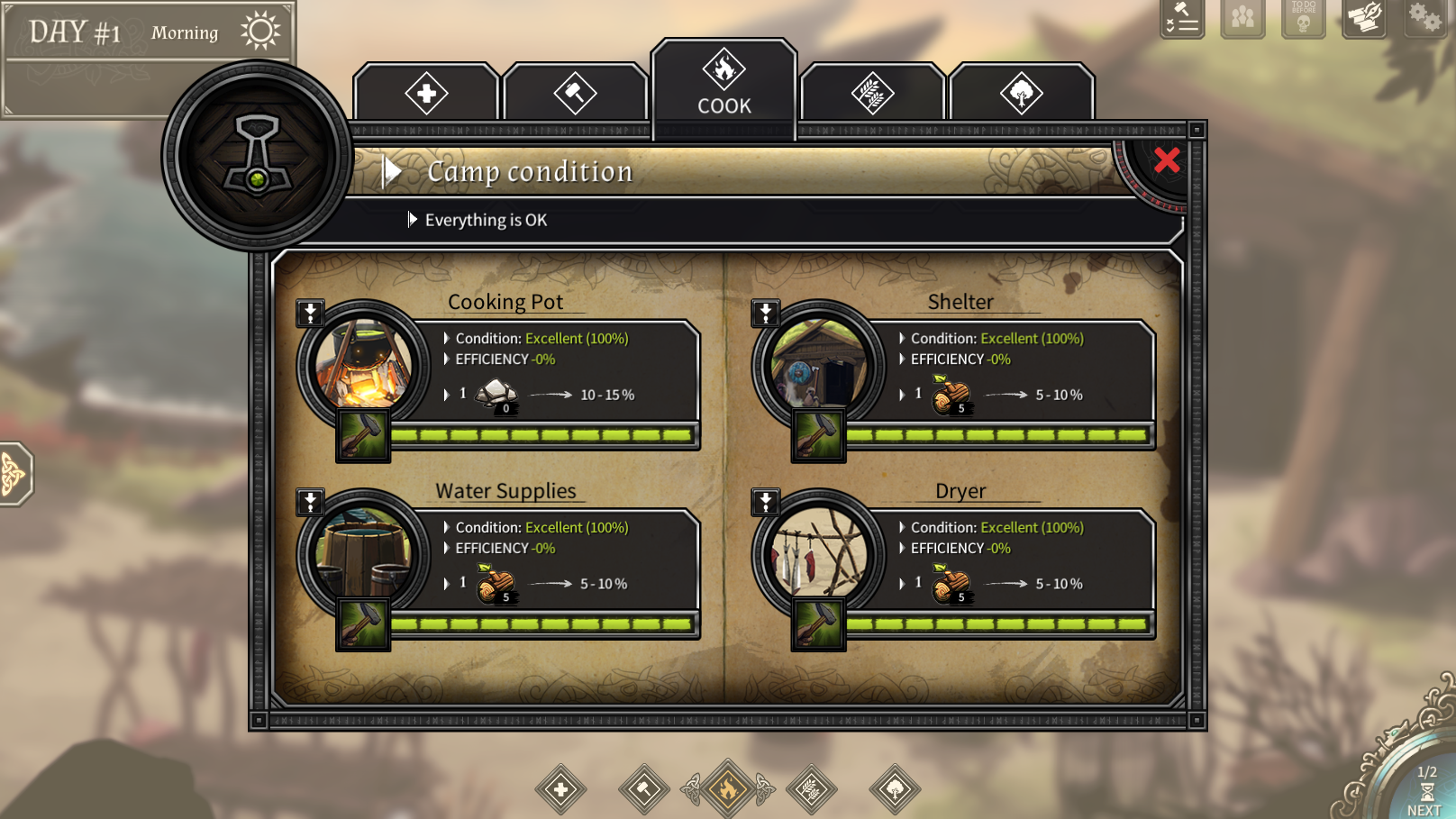Open the tree tab

1021,93
